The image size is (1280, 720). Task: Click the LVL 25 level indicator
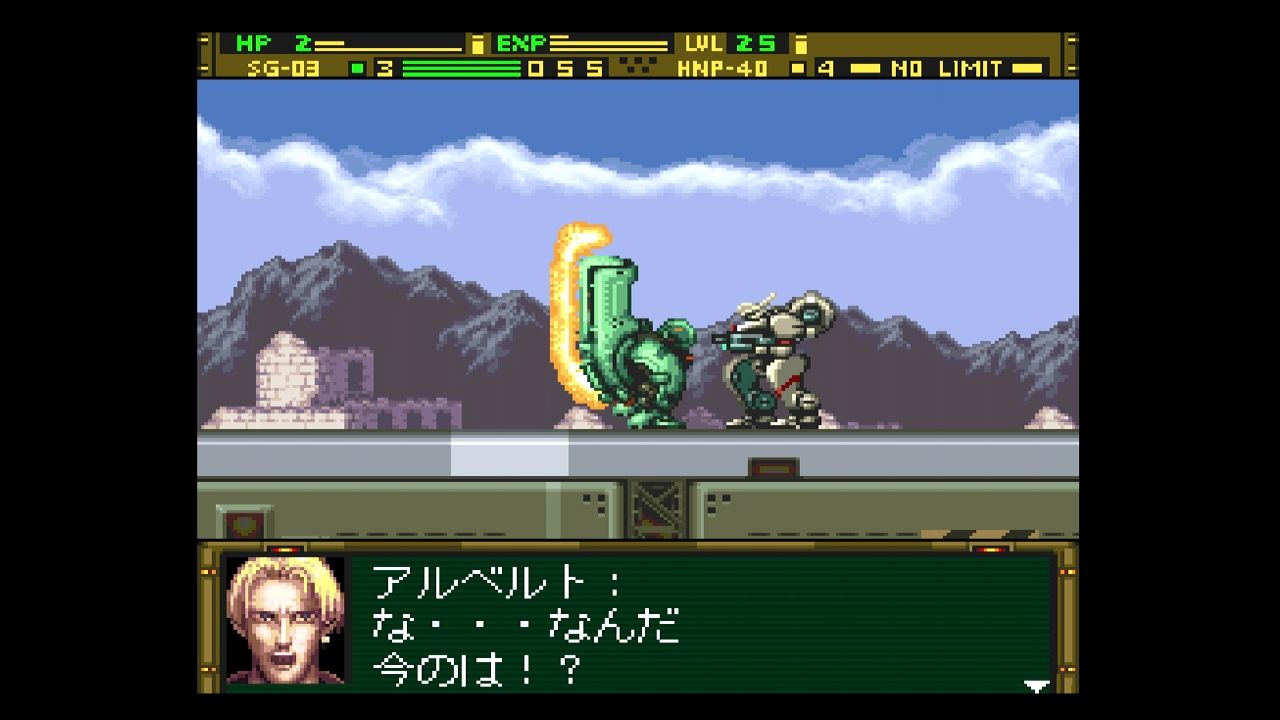737,42
